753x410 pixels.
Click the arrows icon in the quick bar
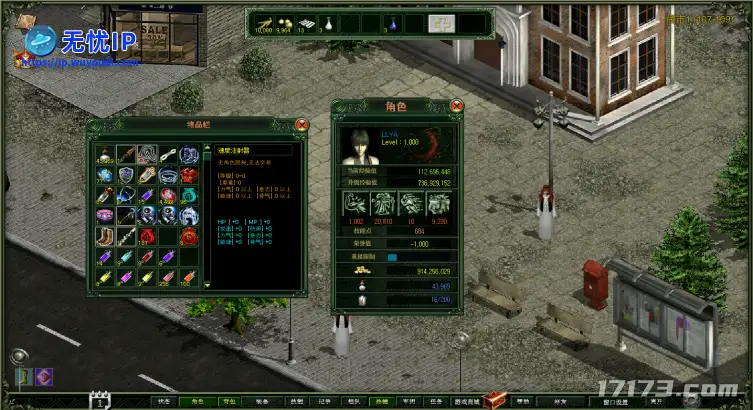263,22
